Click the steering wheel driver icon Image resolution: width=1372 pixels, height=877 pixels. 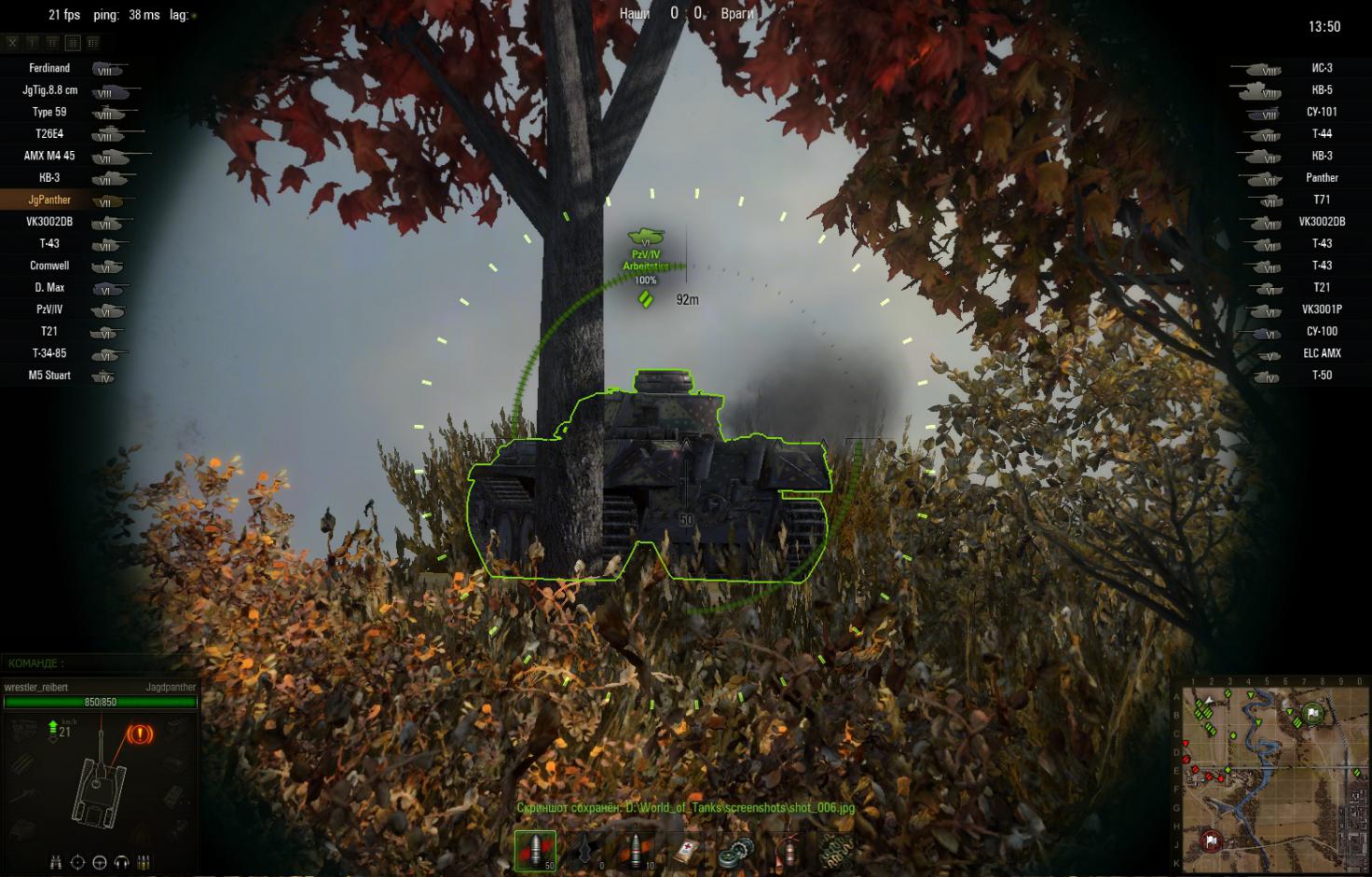(x=100, y=862)
